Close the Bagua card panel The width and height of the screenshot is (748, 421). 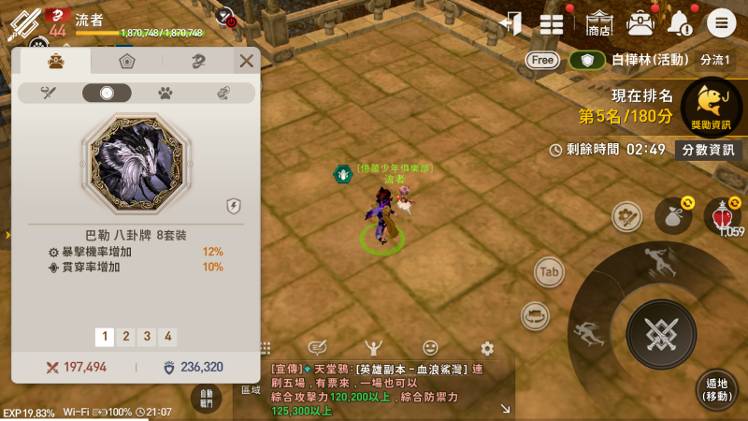[x=246, y=61]
